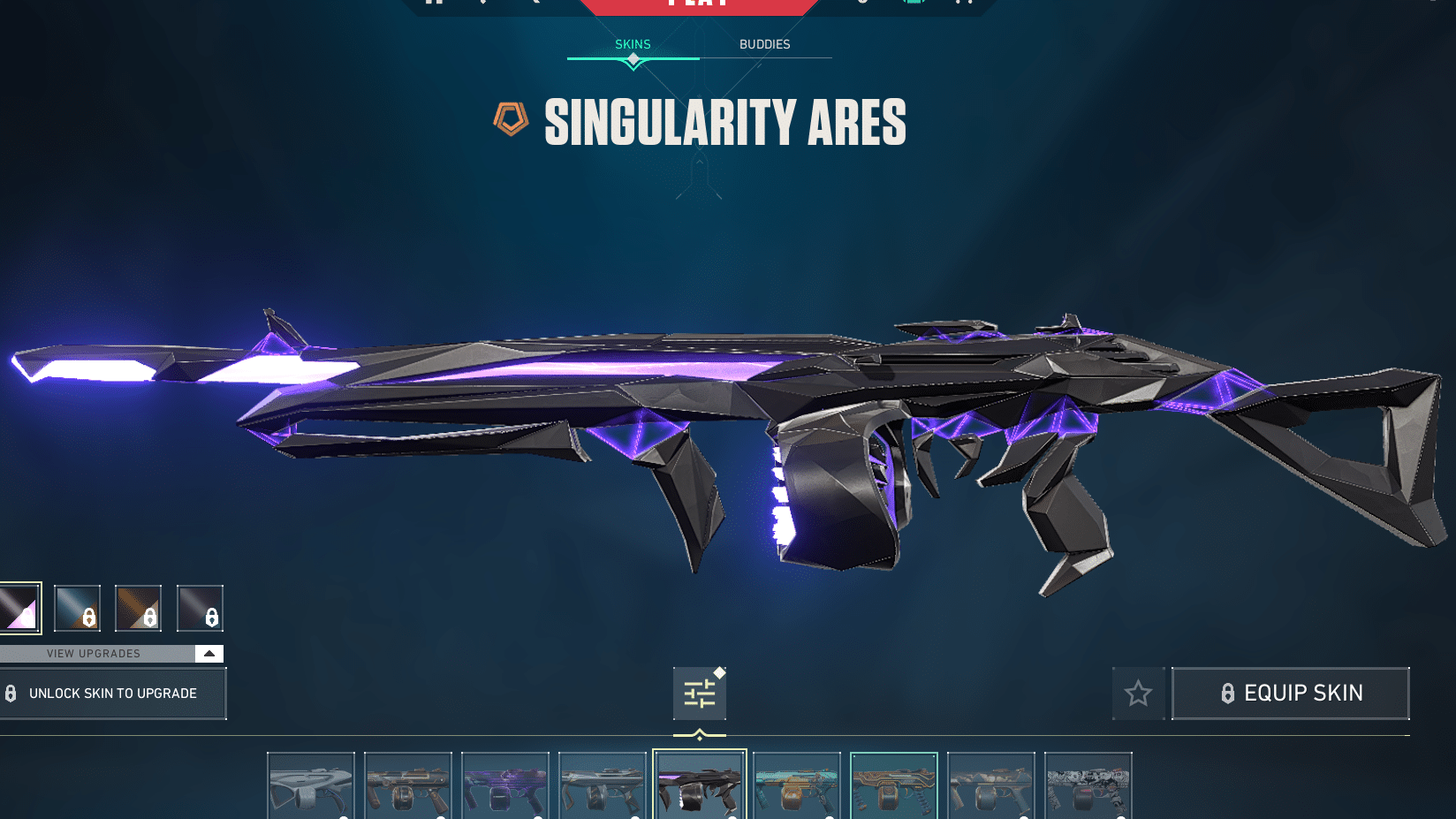Click the Equip Skin button
Screen dimensions: 1456x819
(1290, 694)
